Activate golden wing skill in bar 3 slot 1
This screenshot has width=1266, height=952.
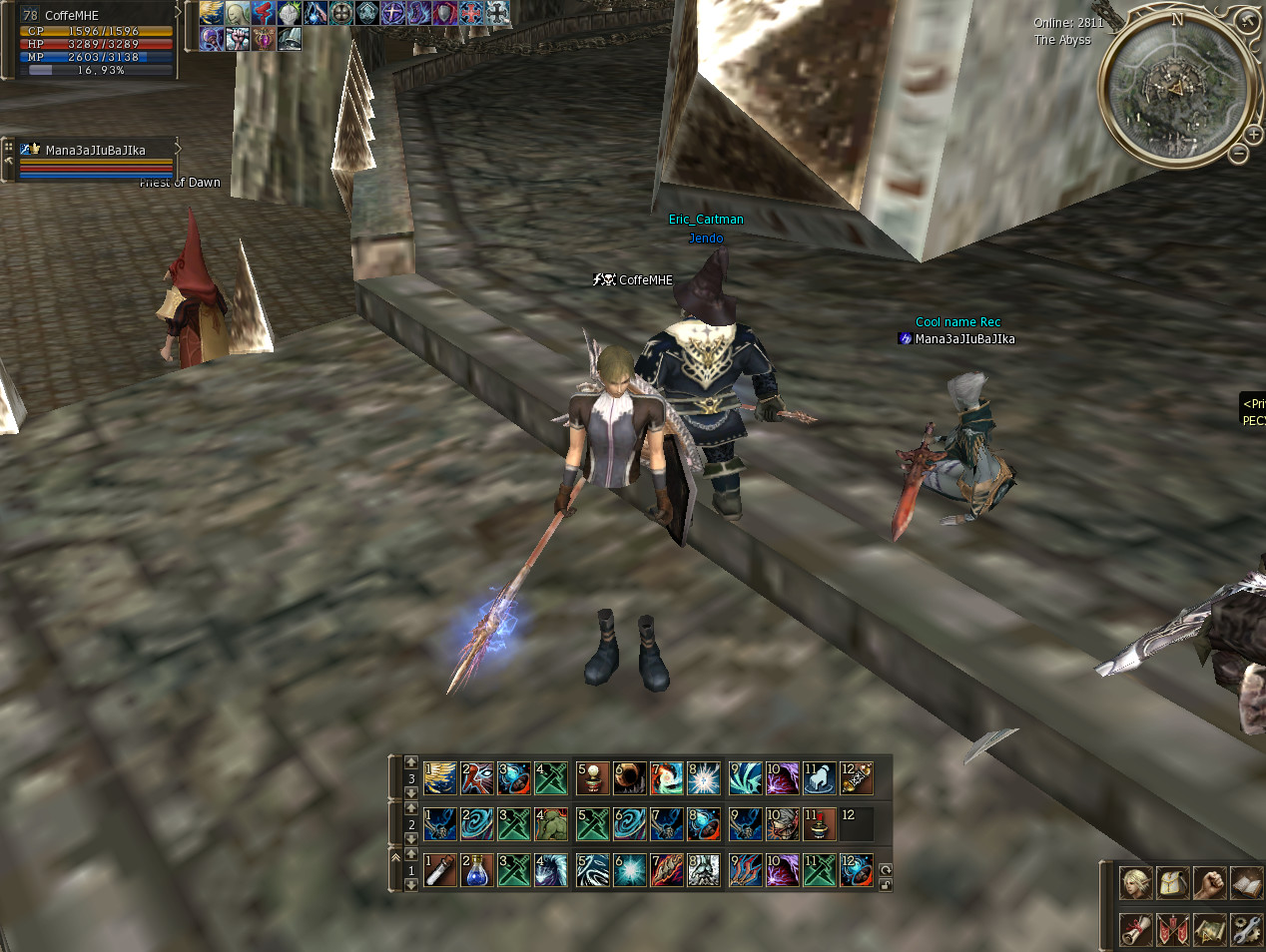[x=439, y=778]
